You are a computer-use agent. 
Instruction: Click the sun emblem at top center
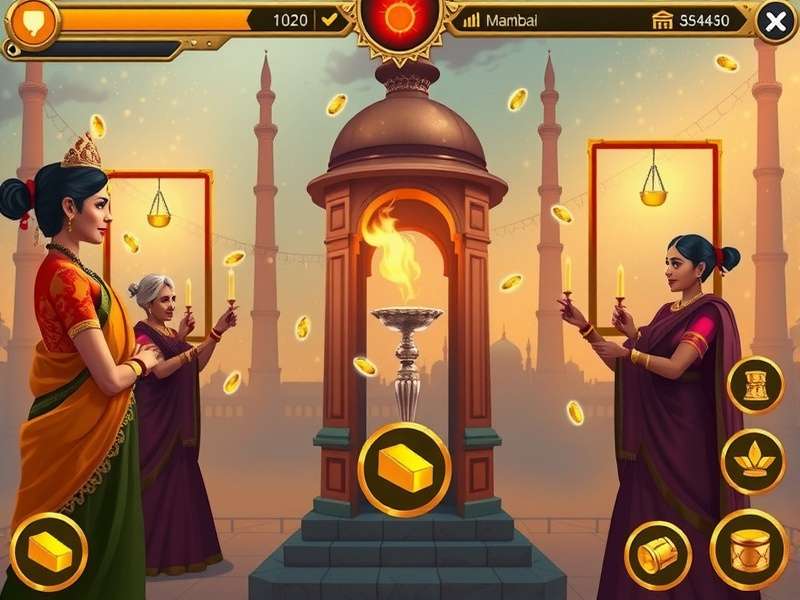pyautogui.click(x=399, y=18)
